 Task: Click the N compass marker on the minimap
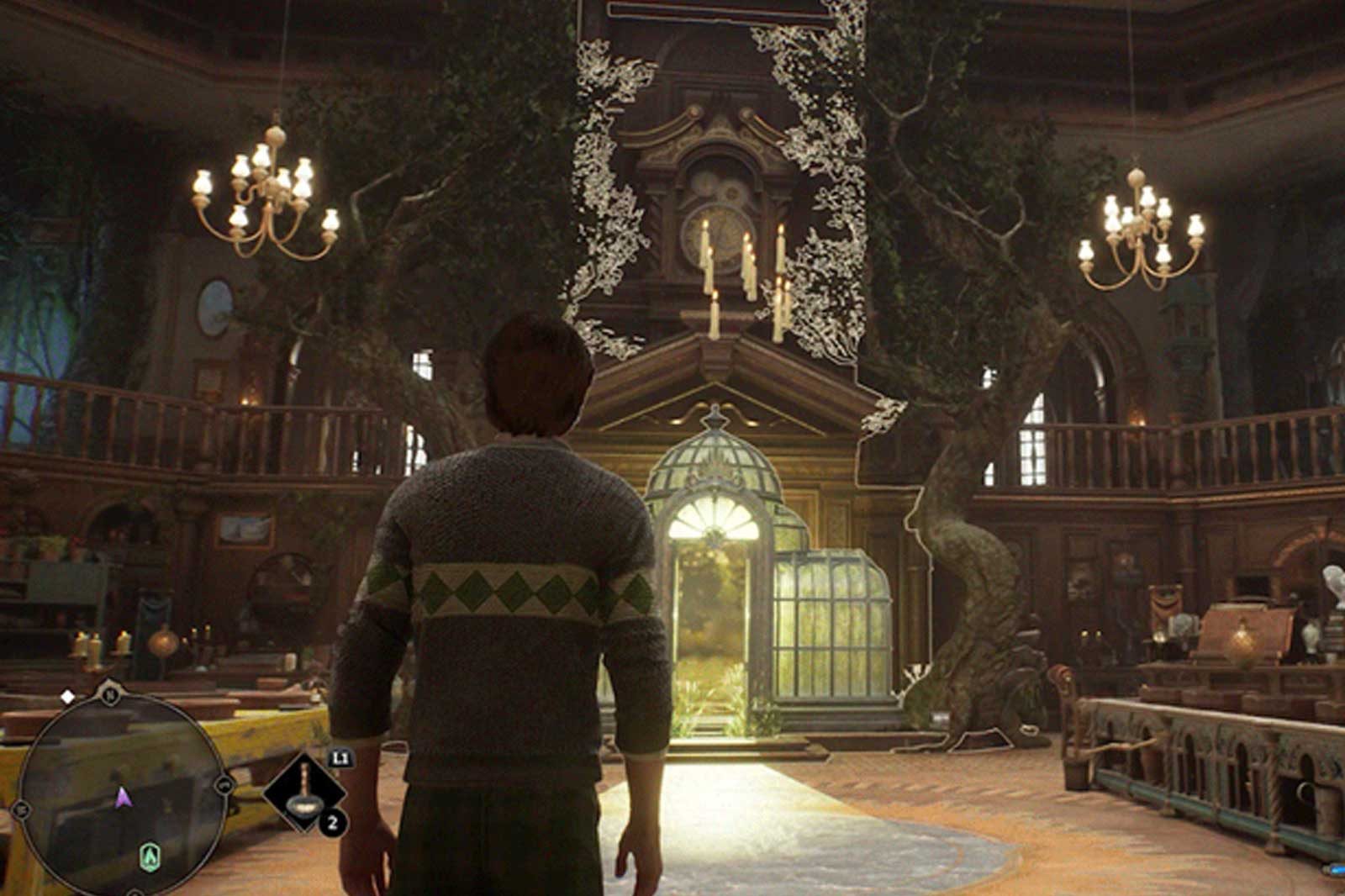(110, 693)
